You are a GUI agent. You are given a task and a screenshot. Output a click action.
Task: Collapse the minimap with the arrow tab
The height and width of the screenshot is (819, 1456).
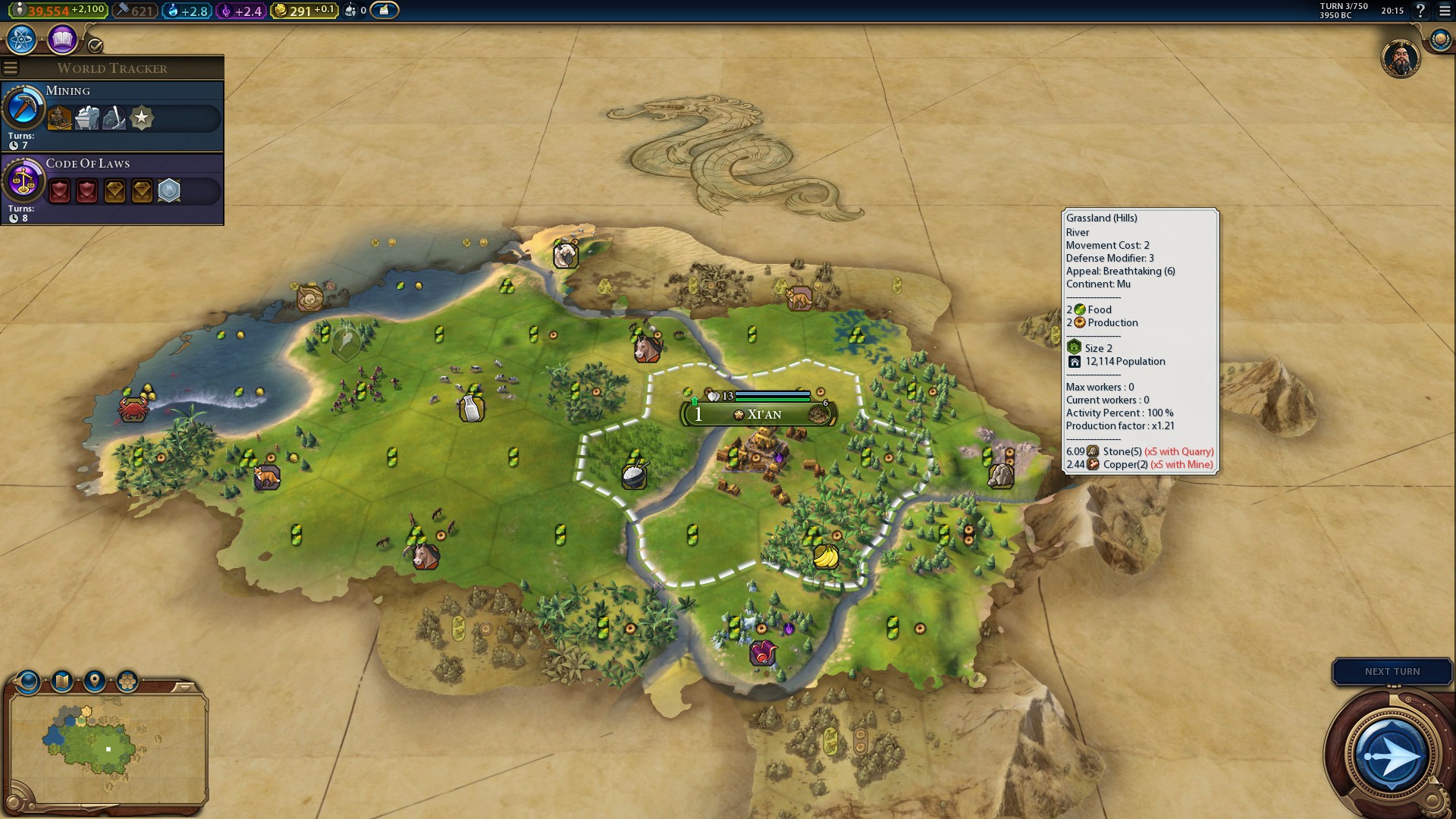tap(184, 687)
